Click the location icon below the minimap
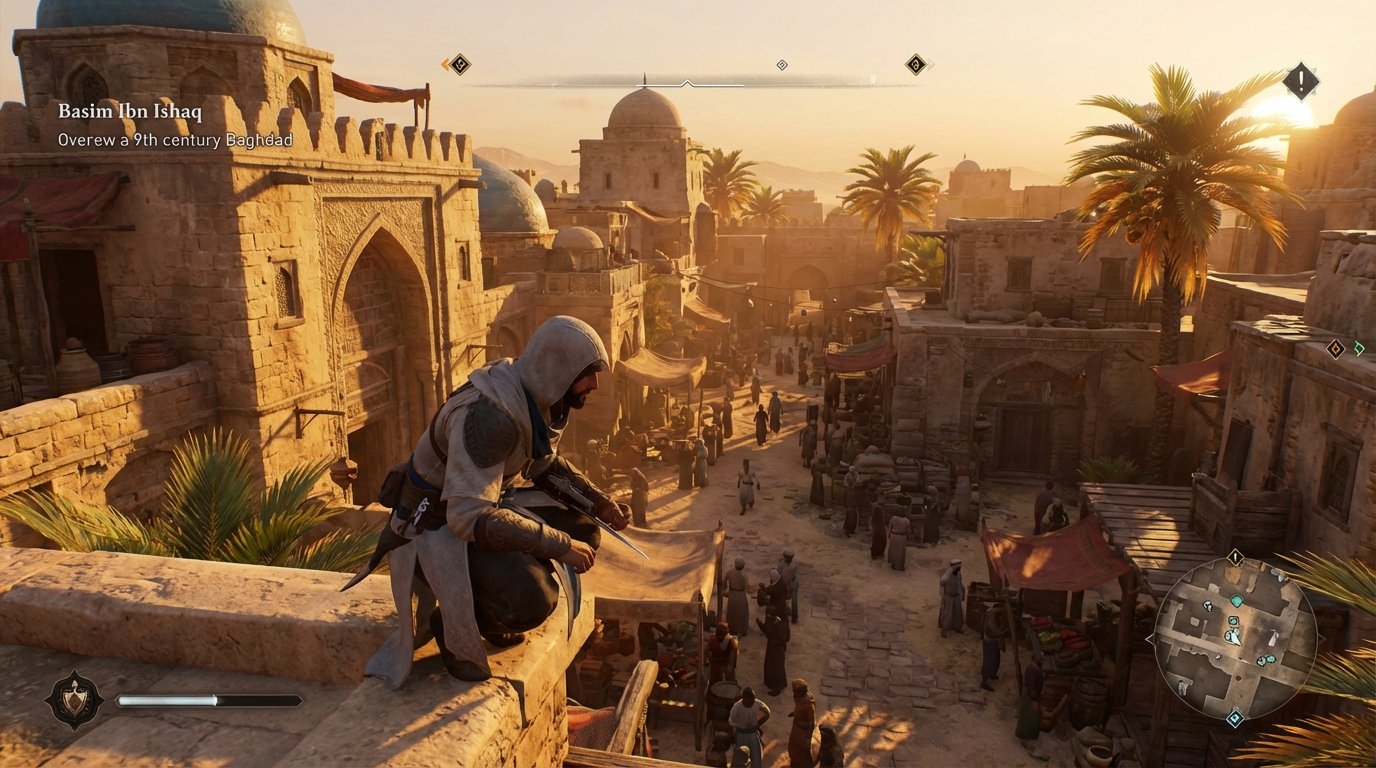Image resolution: width=1376 pixels, height=768 pixels. coord(1235,717)
